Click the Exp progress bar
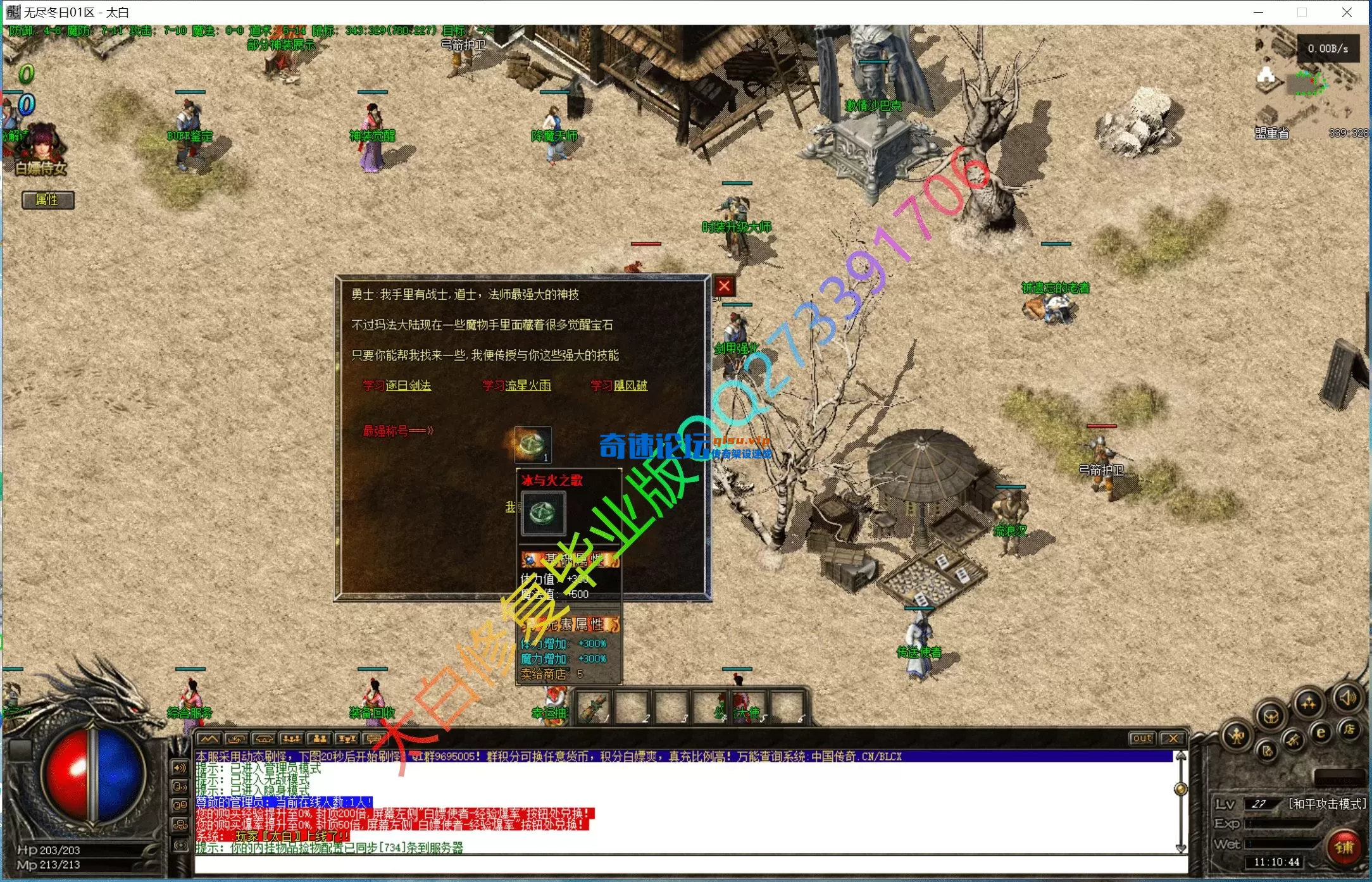The width and height of the screenshot is (1372, 882). [x=1280, y=825]
